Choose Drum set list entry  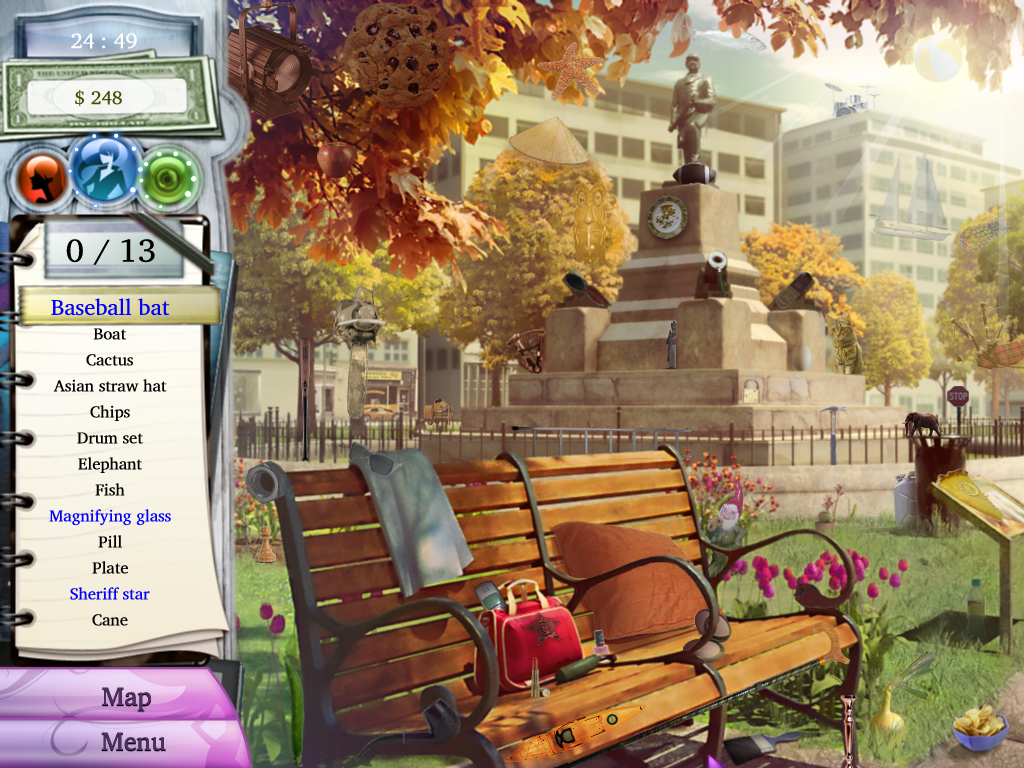(x=110, y=438)
